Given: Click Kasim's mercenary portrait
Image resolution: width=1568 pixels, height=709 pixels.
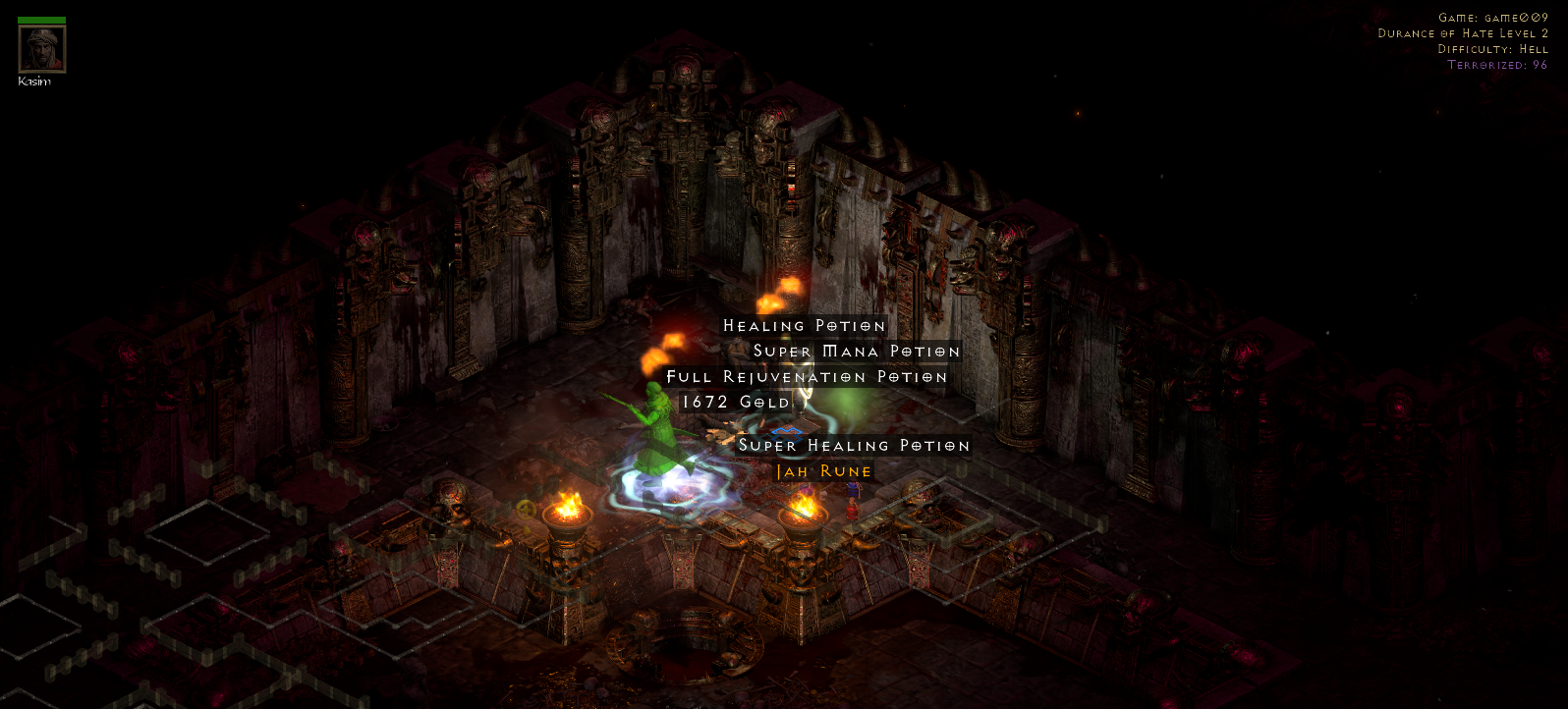Looking at the screenshot, I should coord(42,49).
